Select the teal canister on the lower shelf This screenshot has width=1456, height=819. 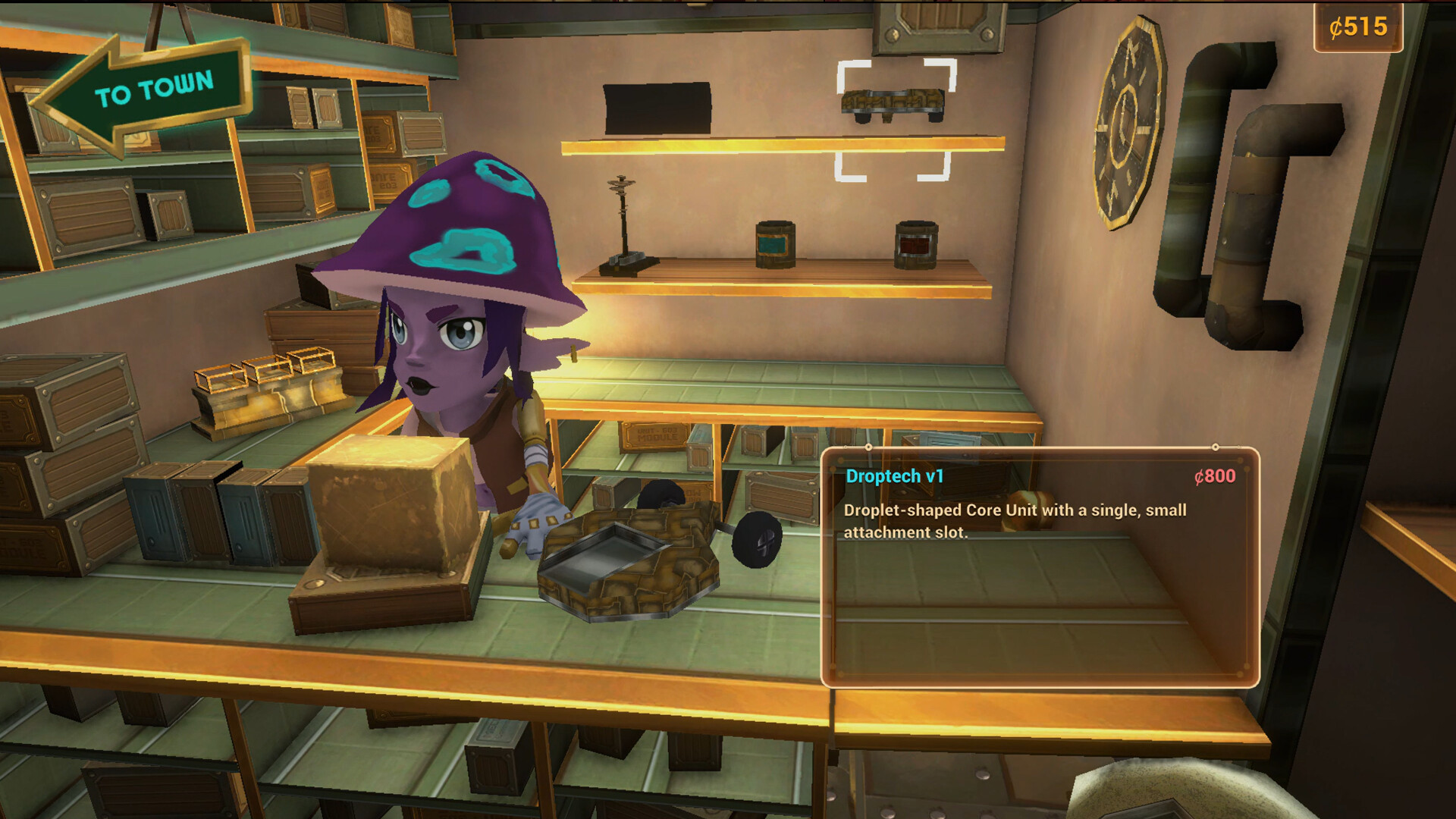coord(775,244)
